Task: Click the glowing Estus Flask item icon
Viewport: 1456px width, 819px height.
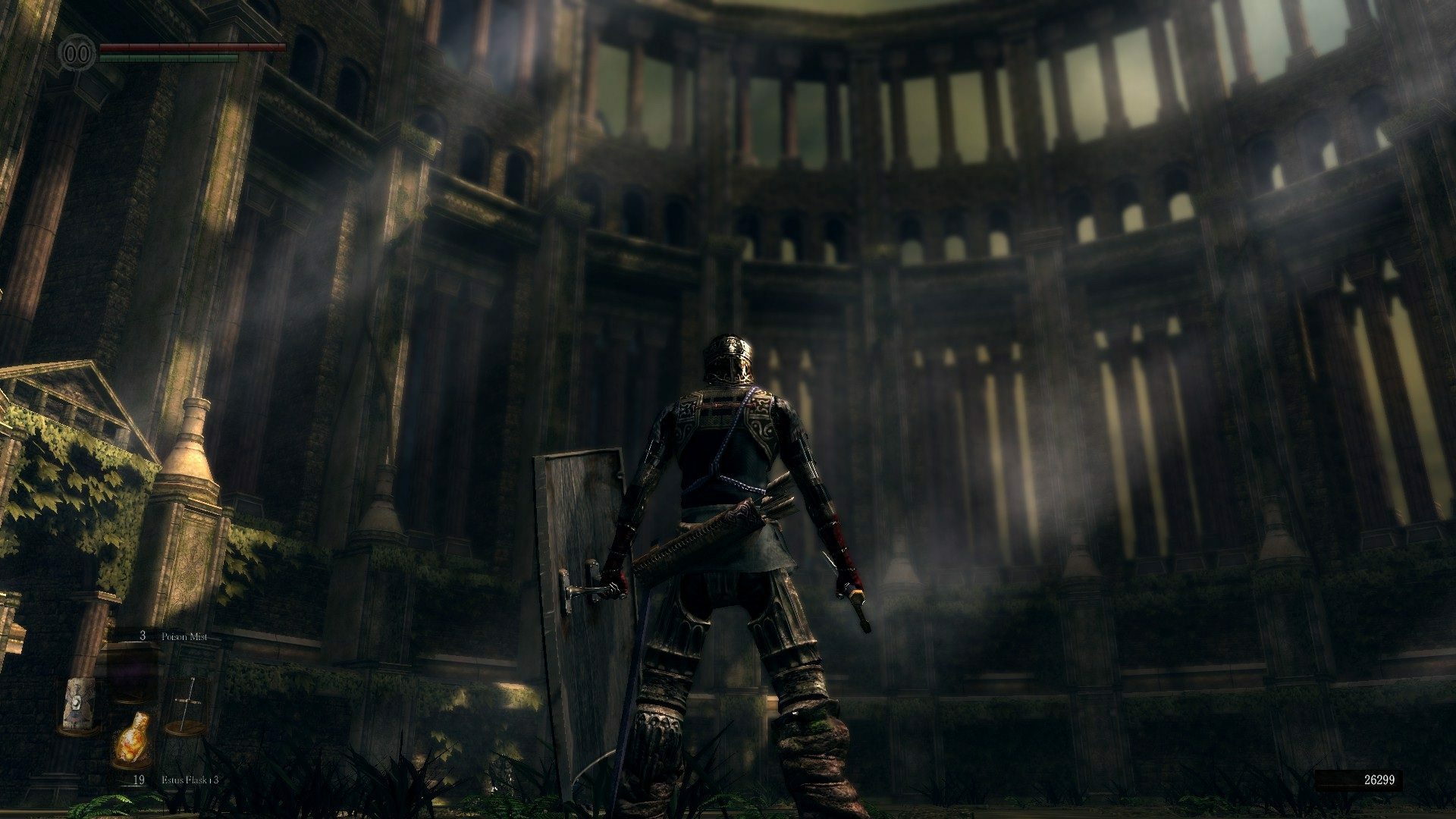Action: (131, 739)
